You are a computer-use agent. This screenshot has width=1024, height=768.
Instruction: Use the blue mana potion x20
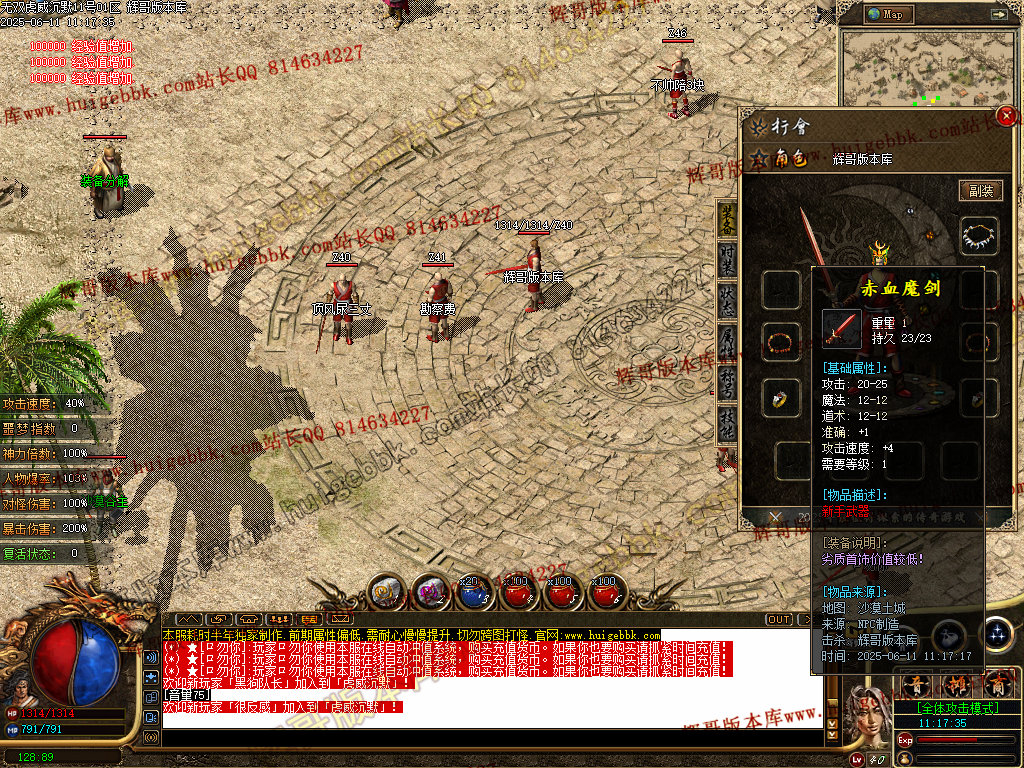475,593
